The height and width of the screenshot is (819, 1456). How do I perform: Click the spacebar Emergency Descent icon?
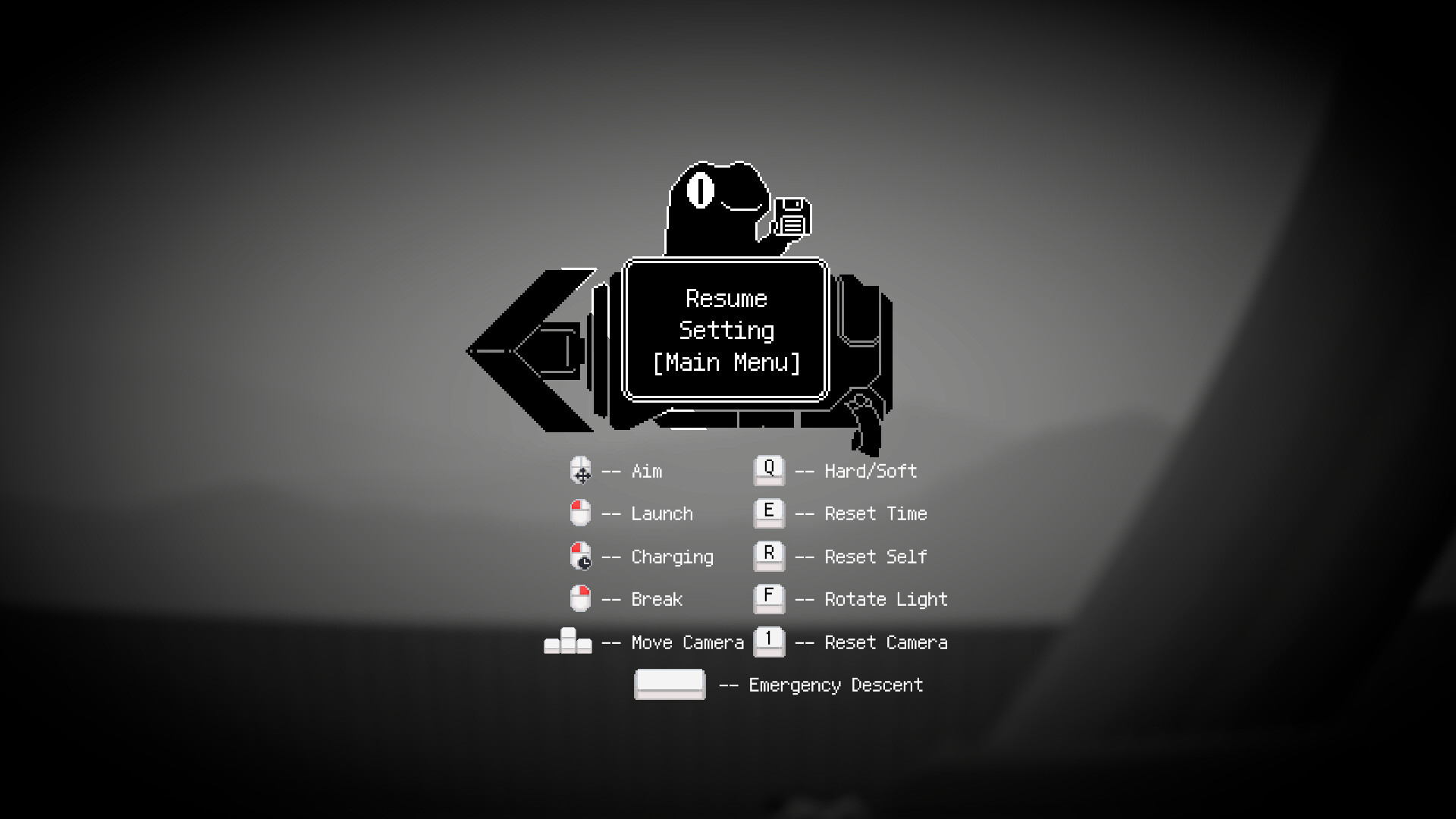point(670,683)
